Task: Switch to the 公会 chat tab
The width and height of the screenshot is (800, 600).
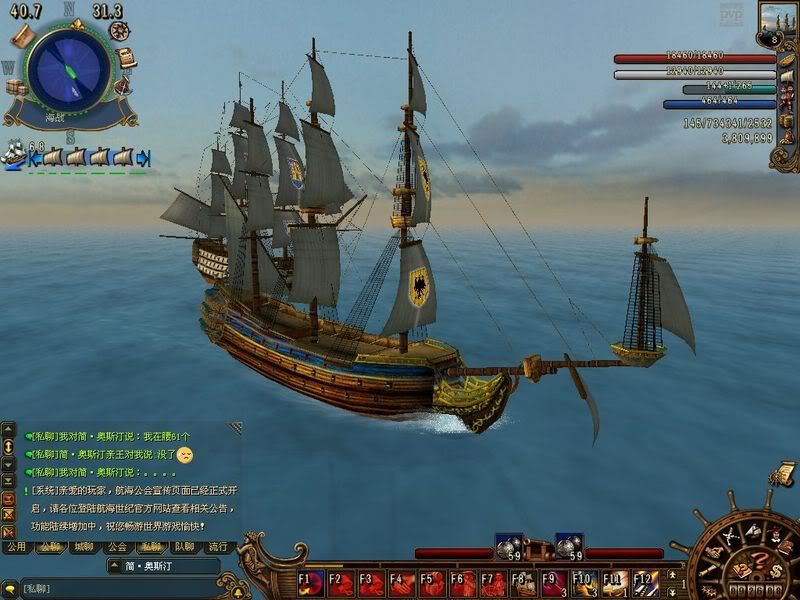Action: coord(117,547)
